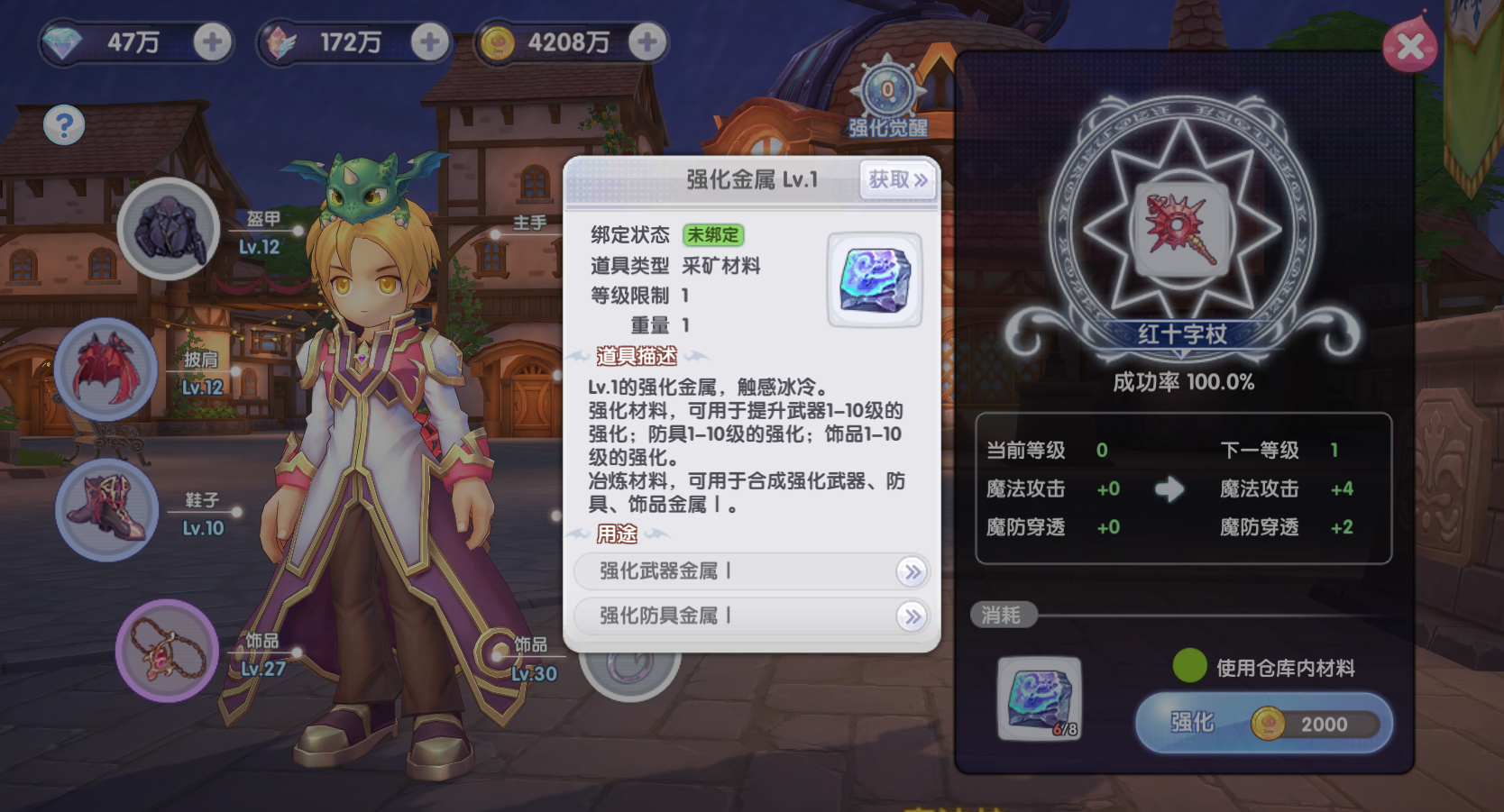Open the 强化武器金属 I usage row
Image resolution: width=1504 pixels, height=812 pixels.
pyautogui.click(x=751, y=571)
